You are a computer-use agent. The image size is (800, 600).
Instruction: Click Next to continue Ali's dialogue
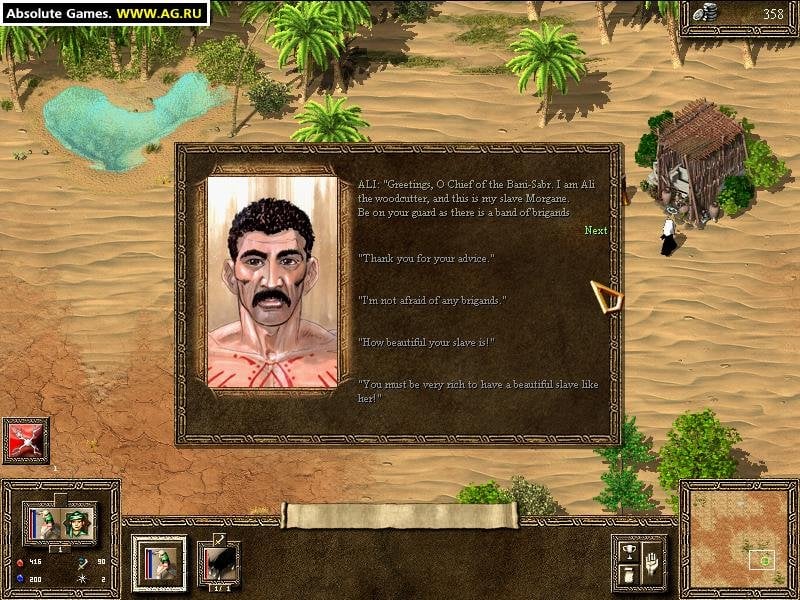pos(595,231)
